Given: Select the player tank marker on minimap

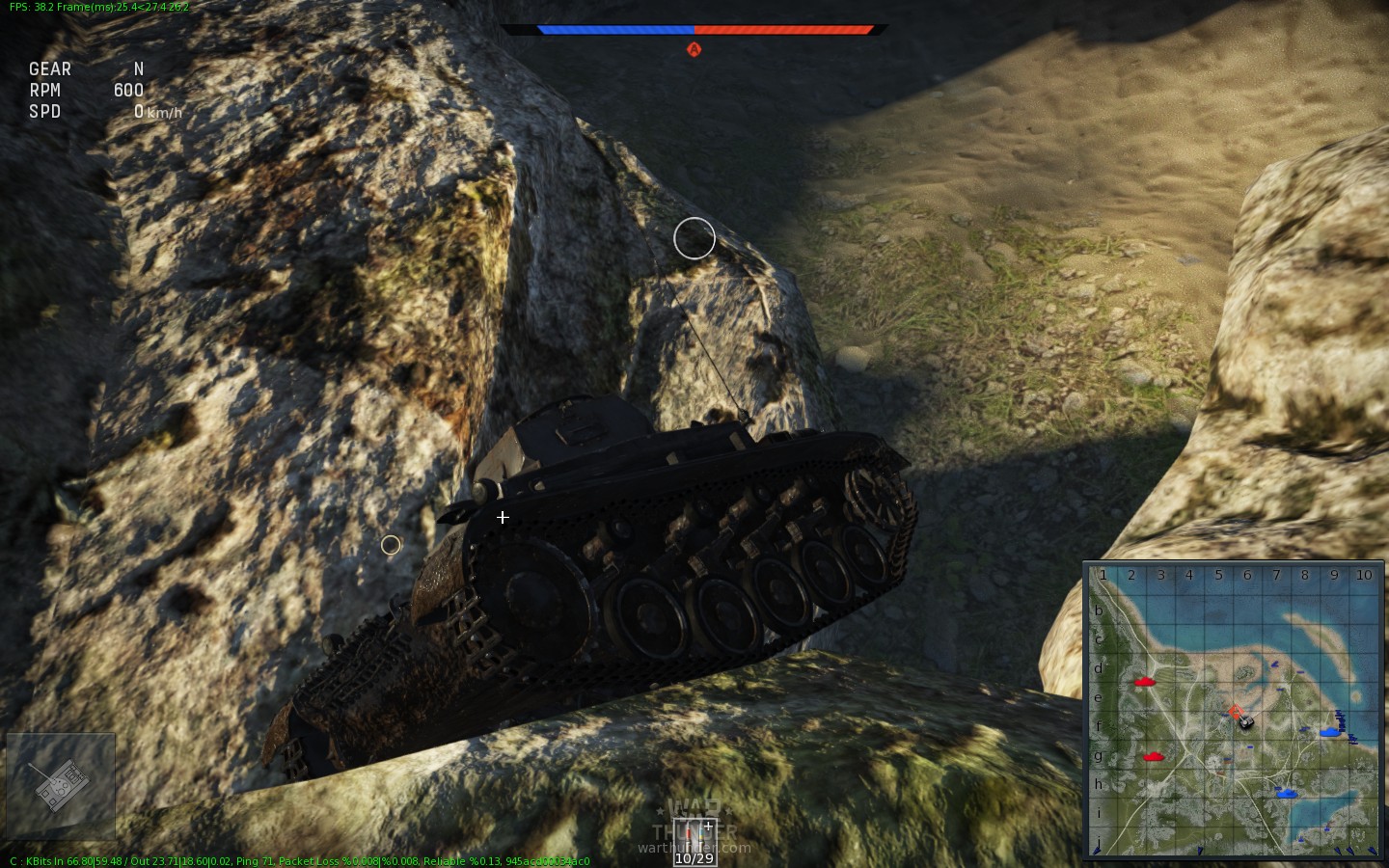Looking at the screenshot, I should tap(1245, 720).
